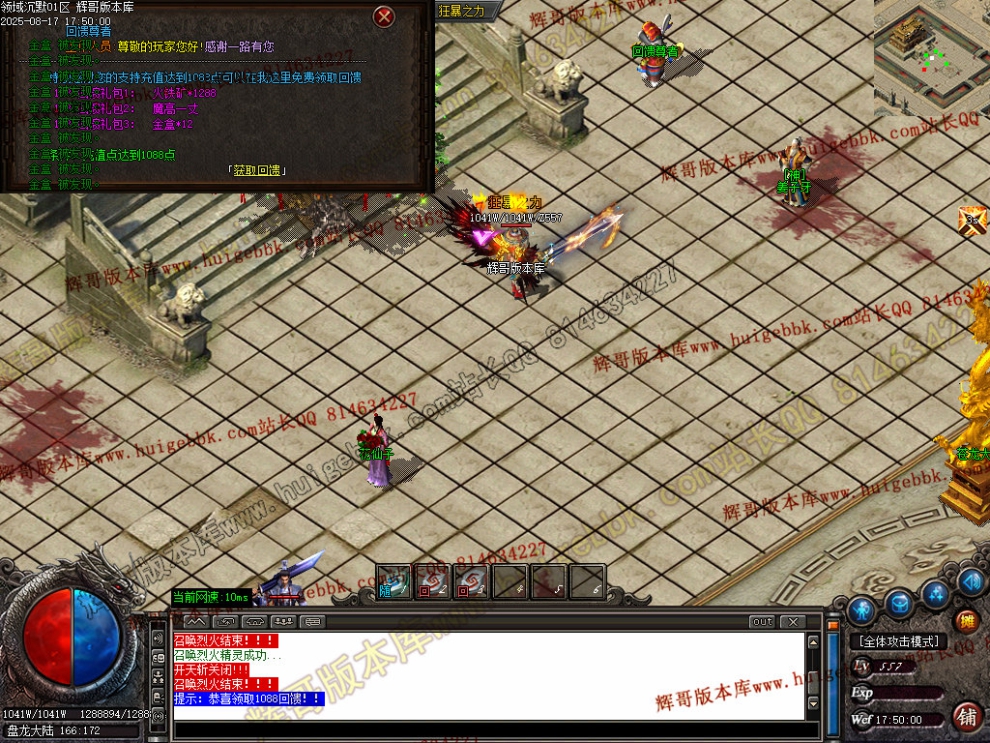Use the swirl item in hotbar slot 3
This screenshot has width=990, height=743.
click(x=471, y=582)
